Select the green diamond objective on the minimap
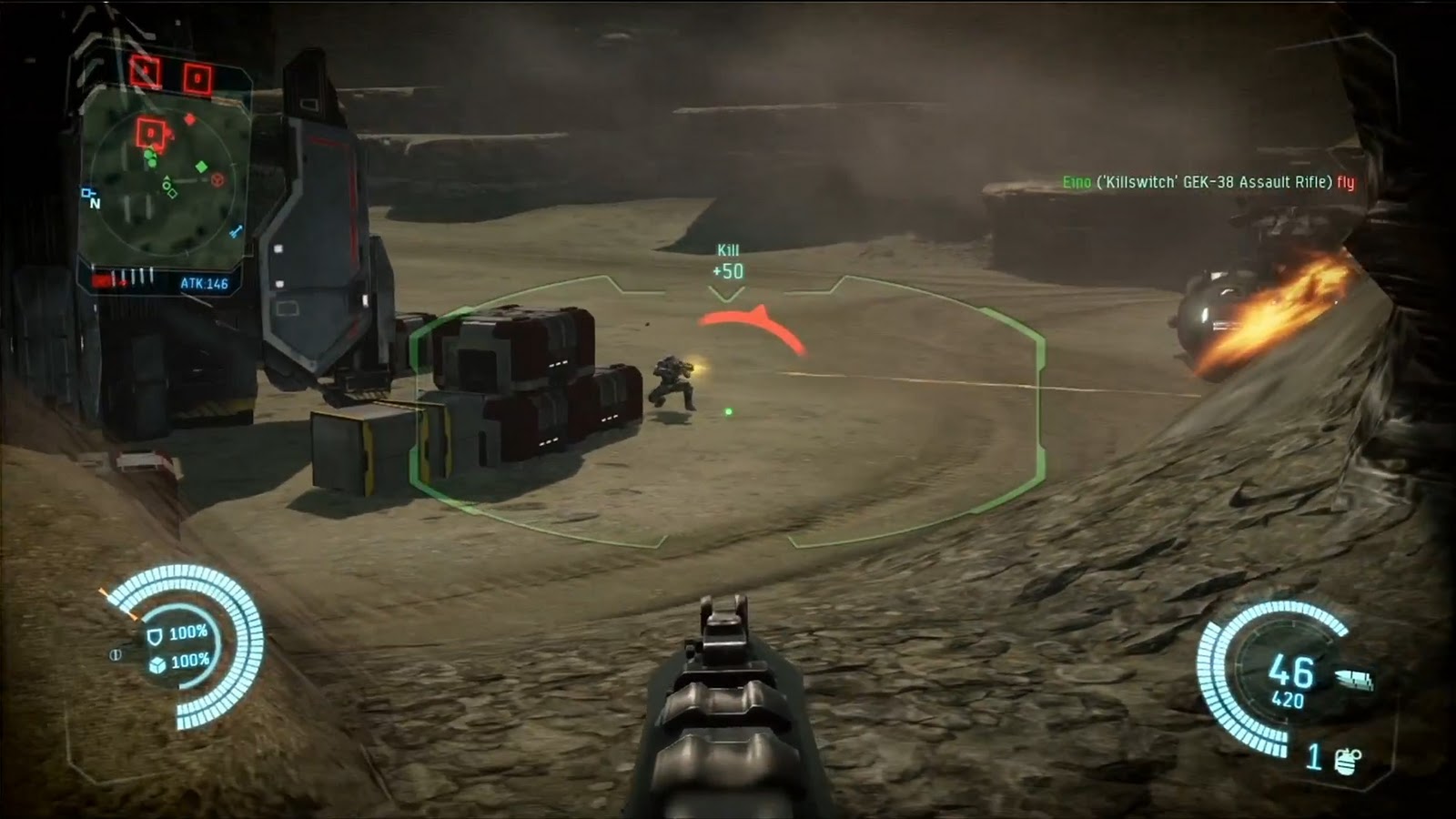The image size is (1456, 819). click(x=201, y=167)
